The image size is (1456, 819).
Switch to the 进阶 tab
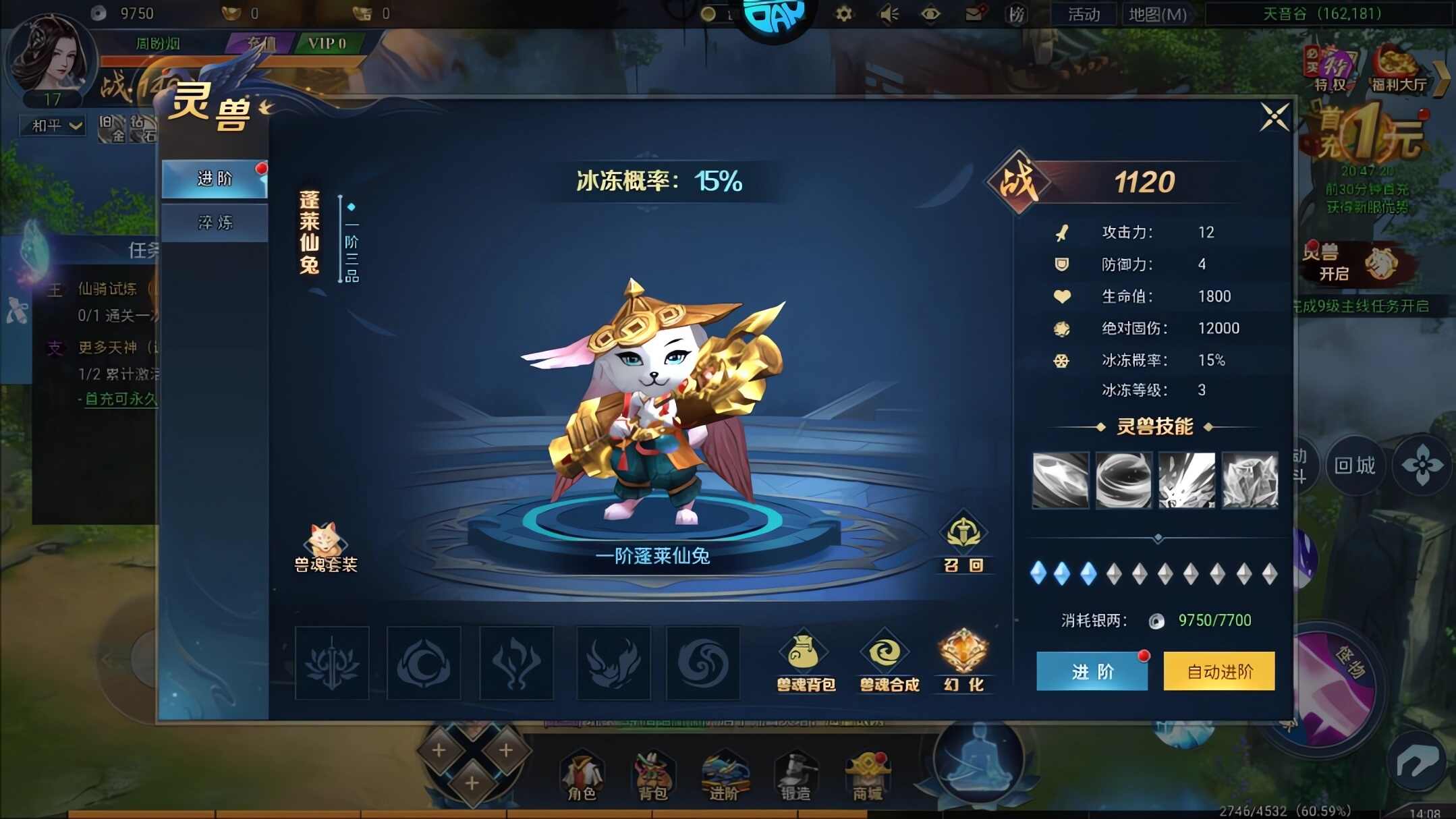[x=213, y=179]
